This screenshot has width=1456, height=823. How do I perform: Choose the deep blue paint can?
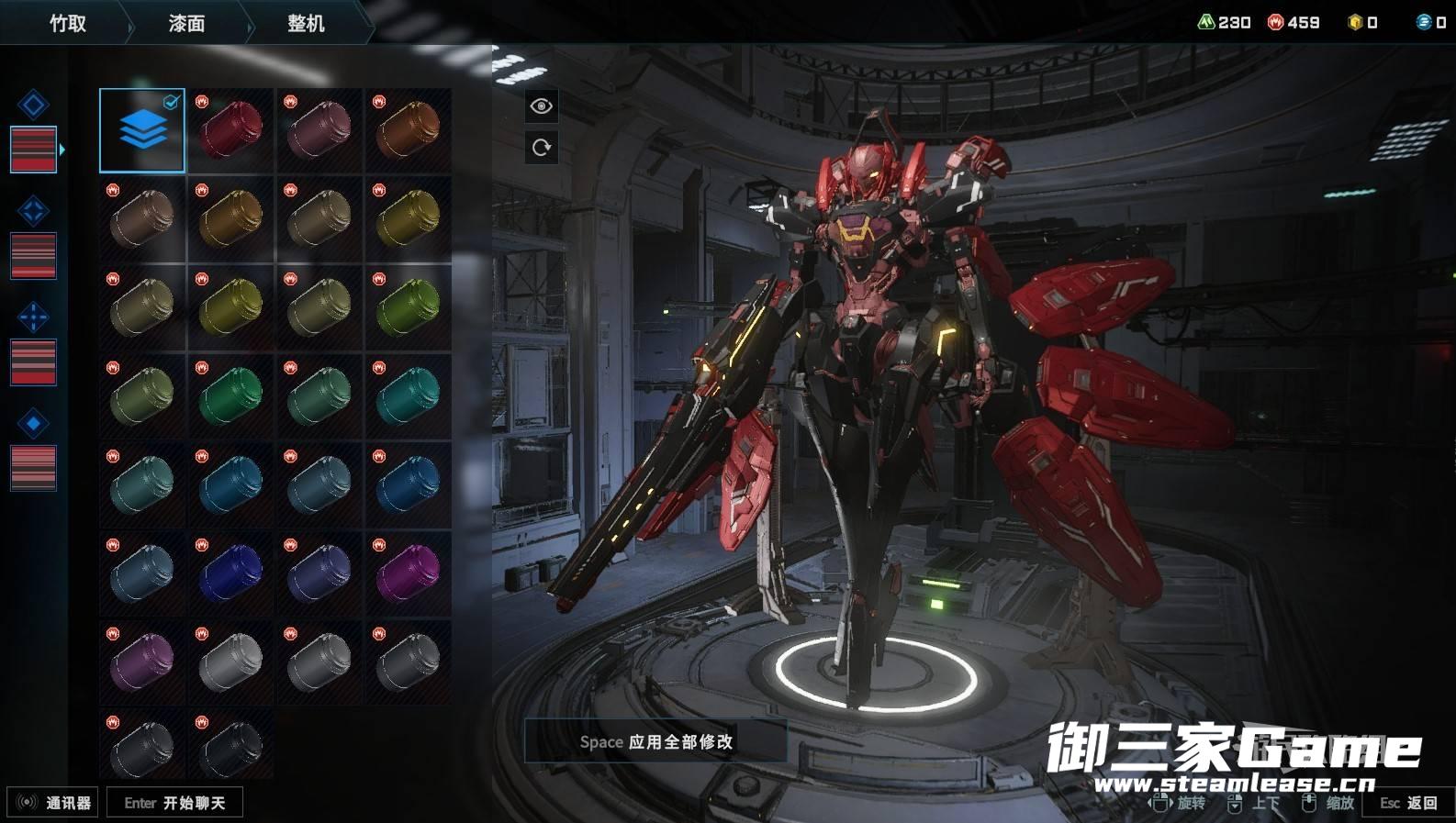[230, 573]
